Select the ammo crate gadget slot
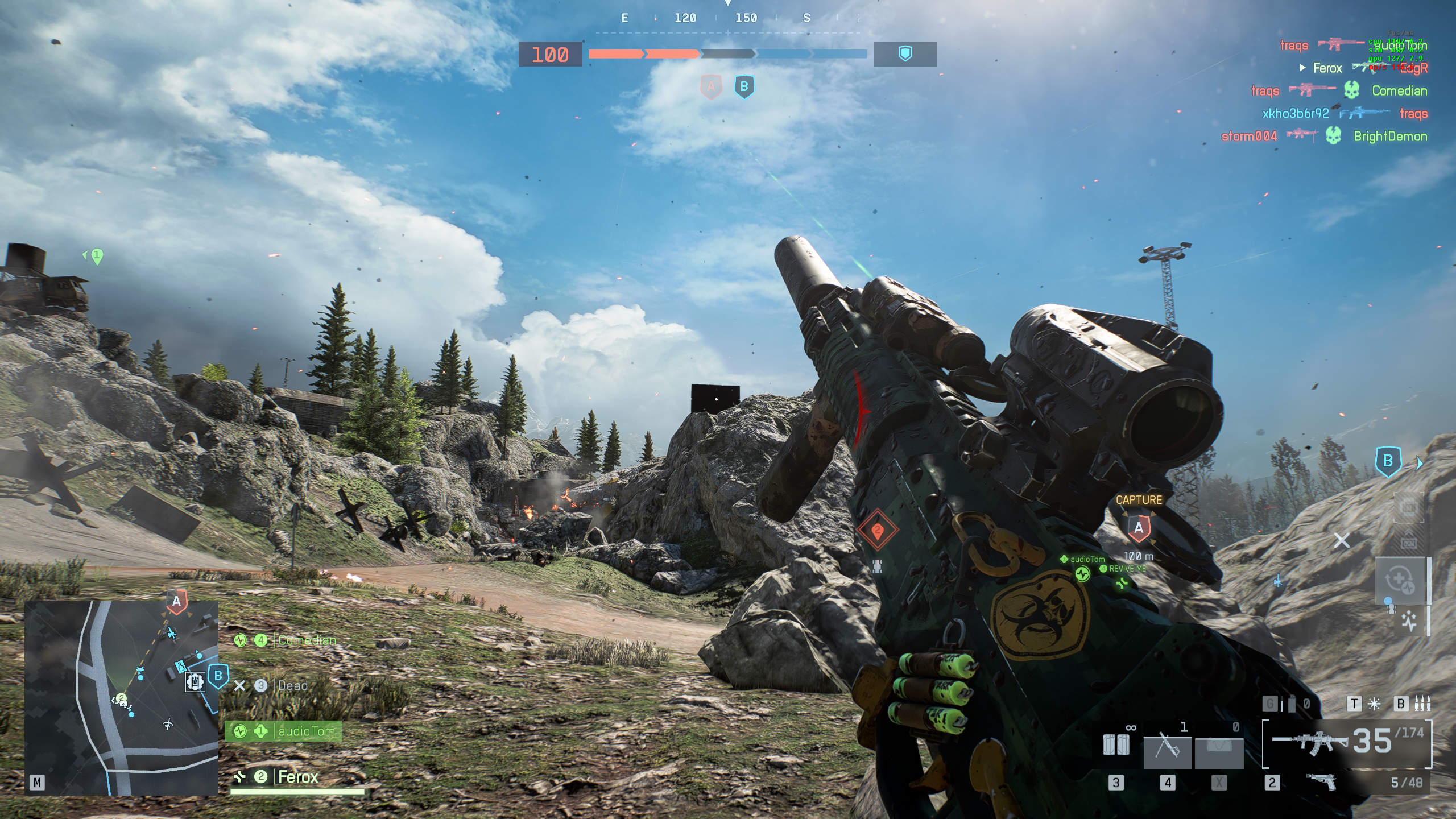Screen dimensions: 1456x819 tap(1115, 744)
